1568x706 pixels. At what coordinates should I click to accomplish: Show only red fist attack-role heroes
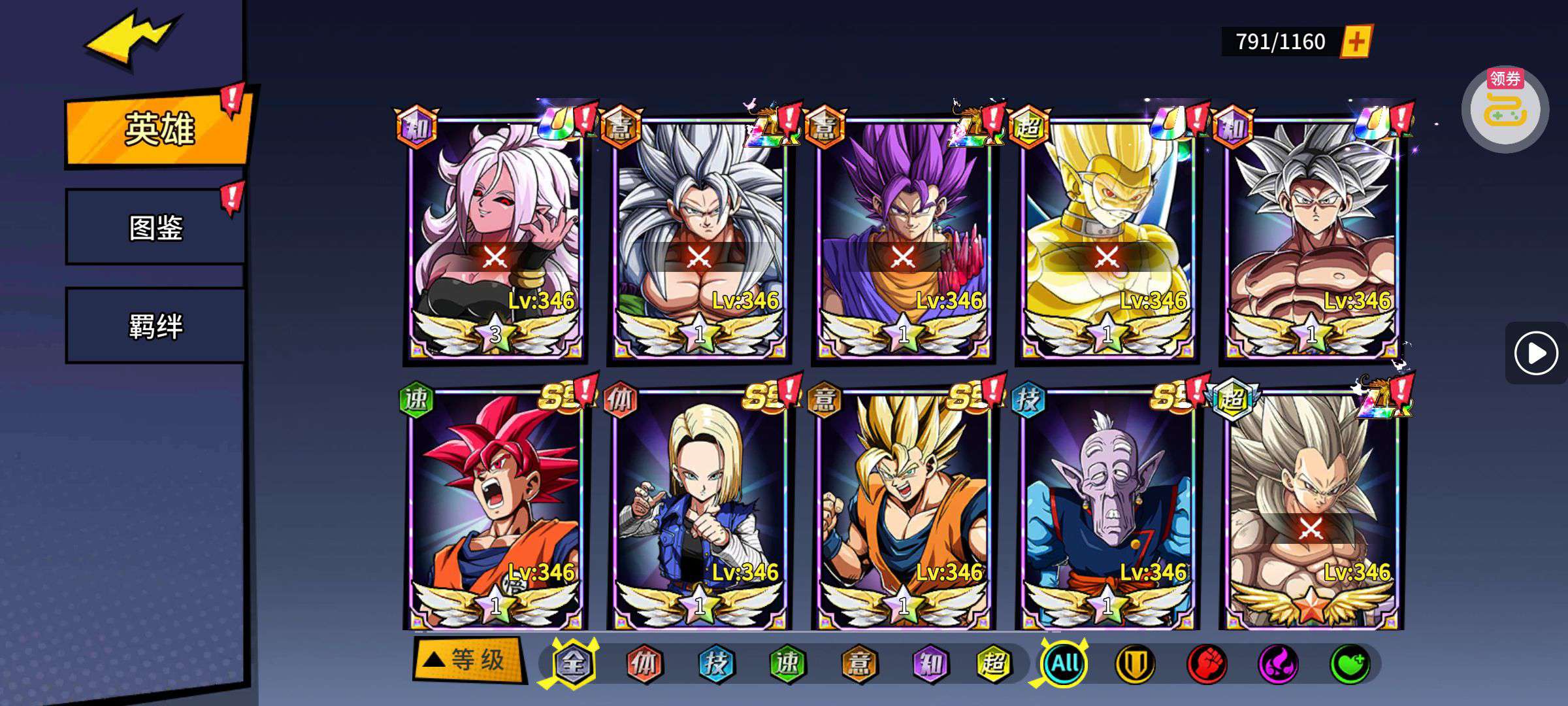(1206, 664)
